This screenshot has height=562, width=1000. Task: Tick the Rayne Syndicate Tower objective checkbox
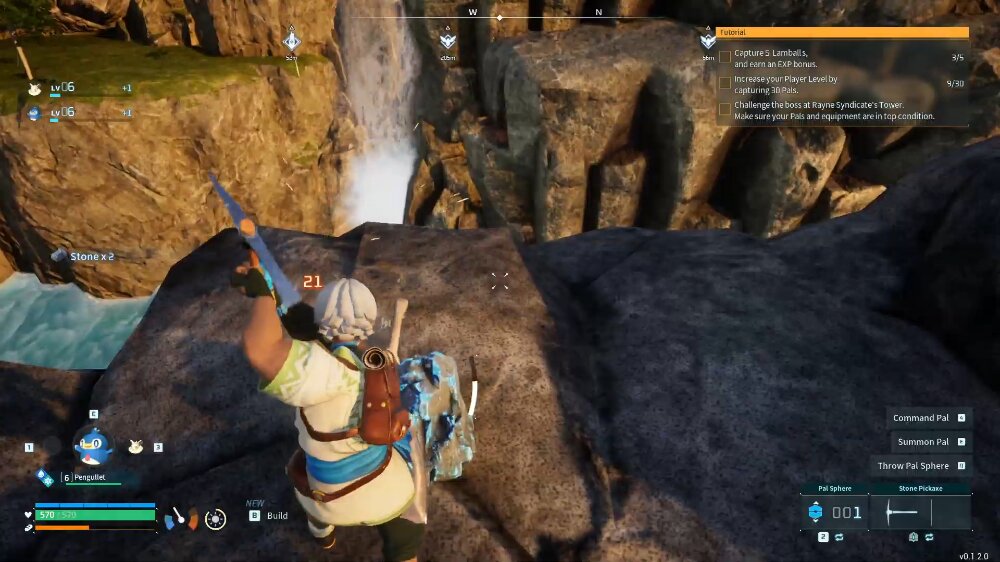pyautogui.click(x=725, y=109)
